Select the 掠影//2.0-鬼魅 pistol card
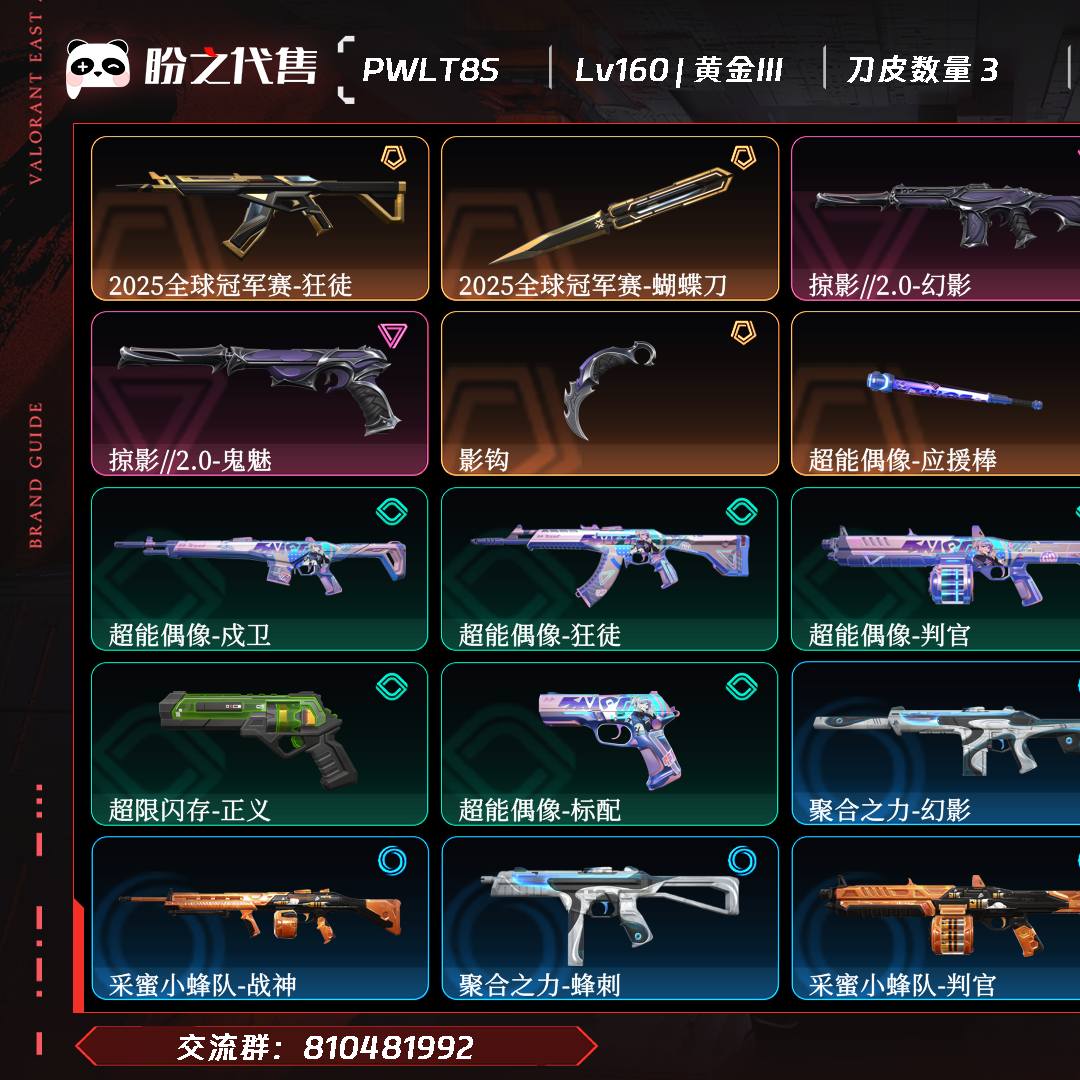 coord(260,393)
